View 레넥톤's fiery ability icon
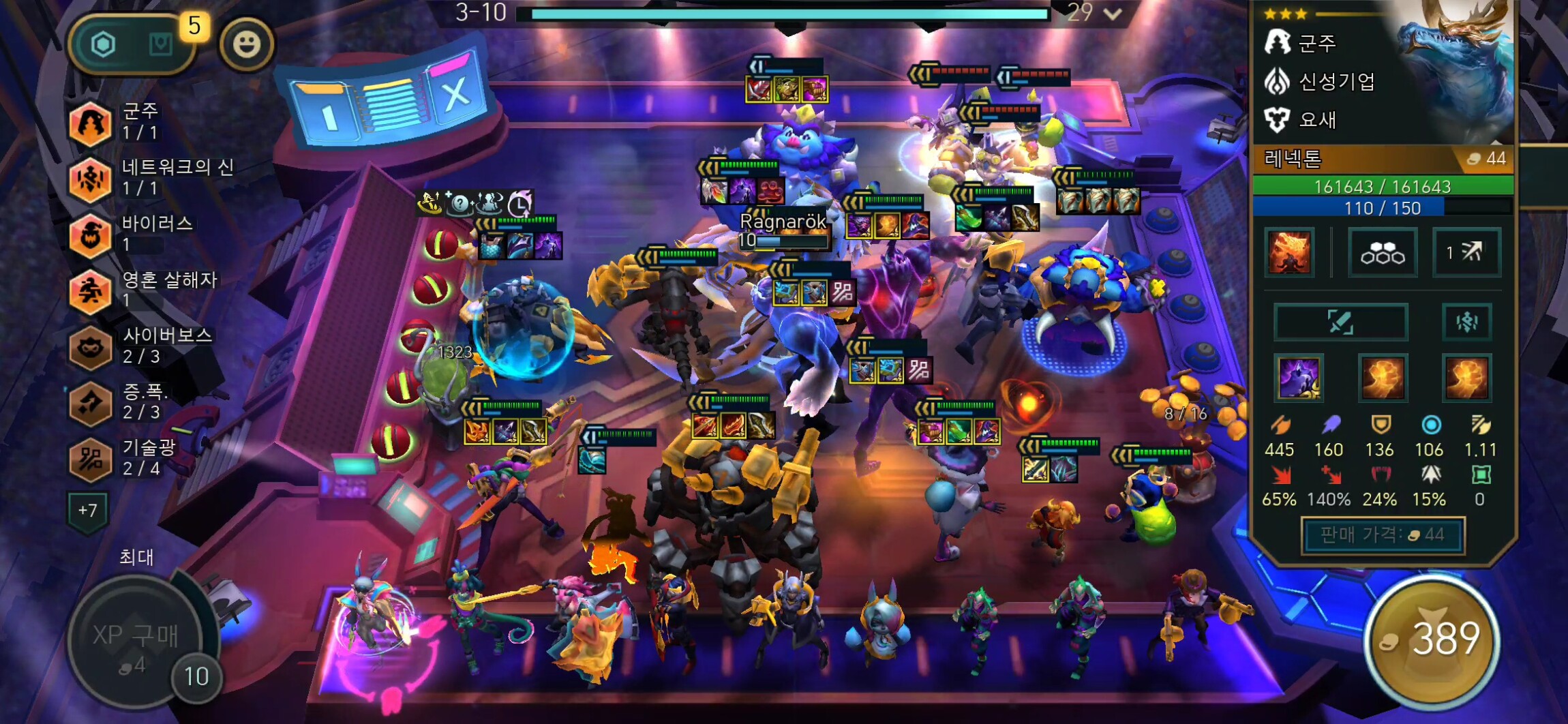 click(x=1288, y=252)
